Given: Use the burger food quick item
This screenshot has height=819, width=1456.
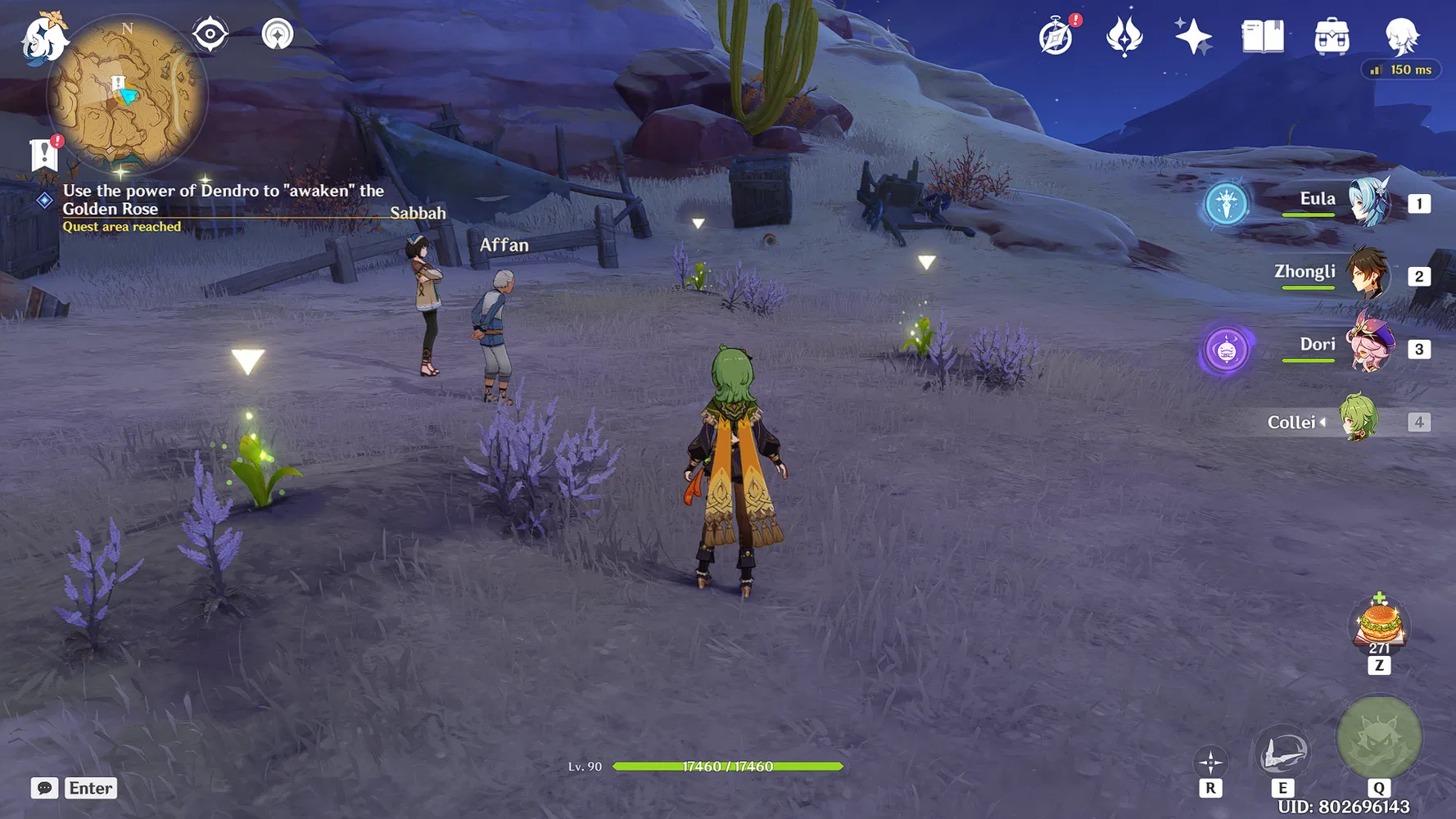Looking at the screenshot, I should click(1380, 624).
